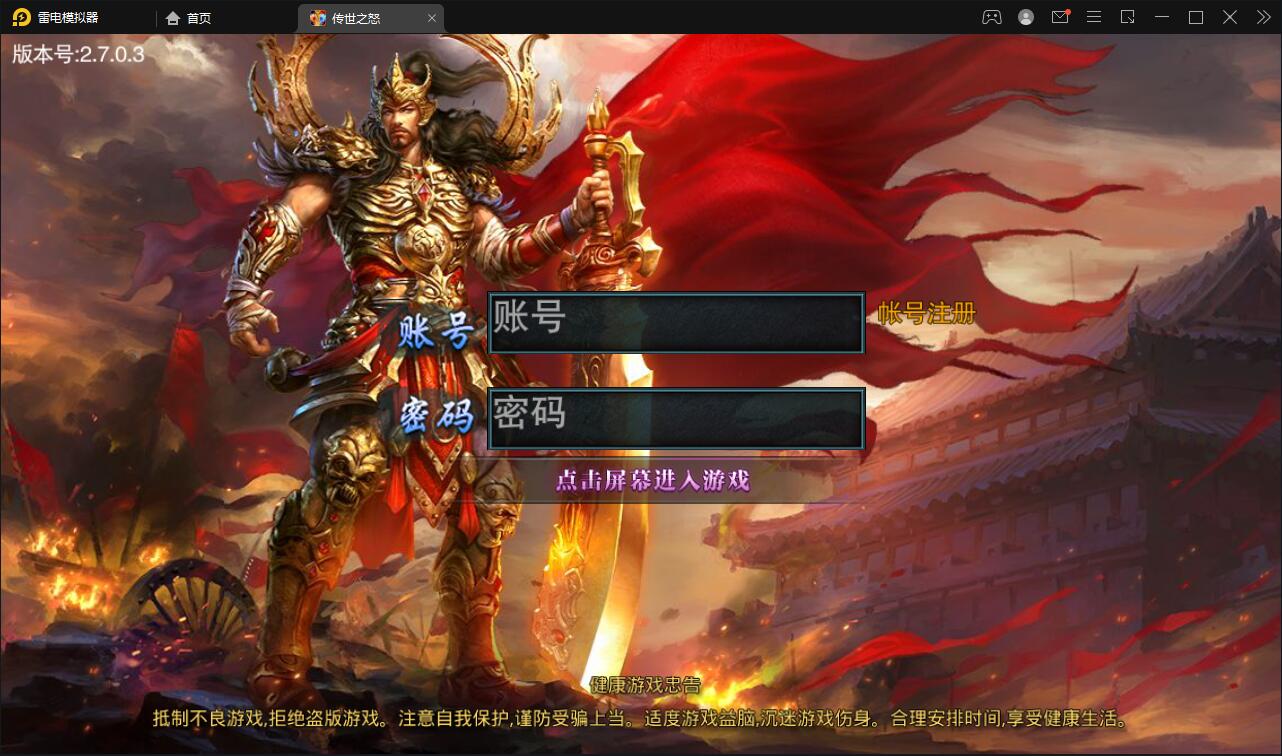Open the game center gamepad icon

(x=990, y=17)
